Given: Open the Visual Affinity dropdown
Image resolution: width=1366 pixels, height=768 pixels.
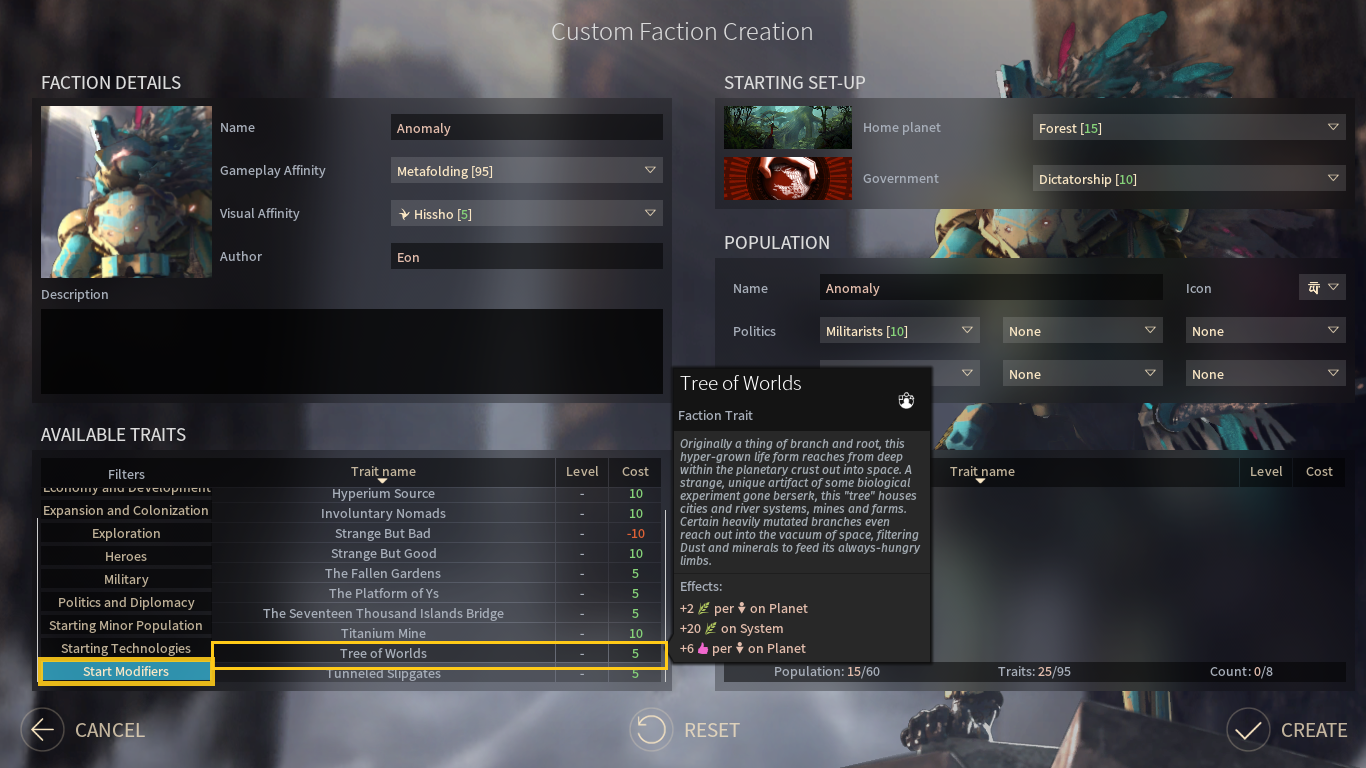Looking at the screenshot, I should coord(526,214).
